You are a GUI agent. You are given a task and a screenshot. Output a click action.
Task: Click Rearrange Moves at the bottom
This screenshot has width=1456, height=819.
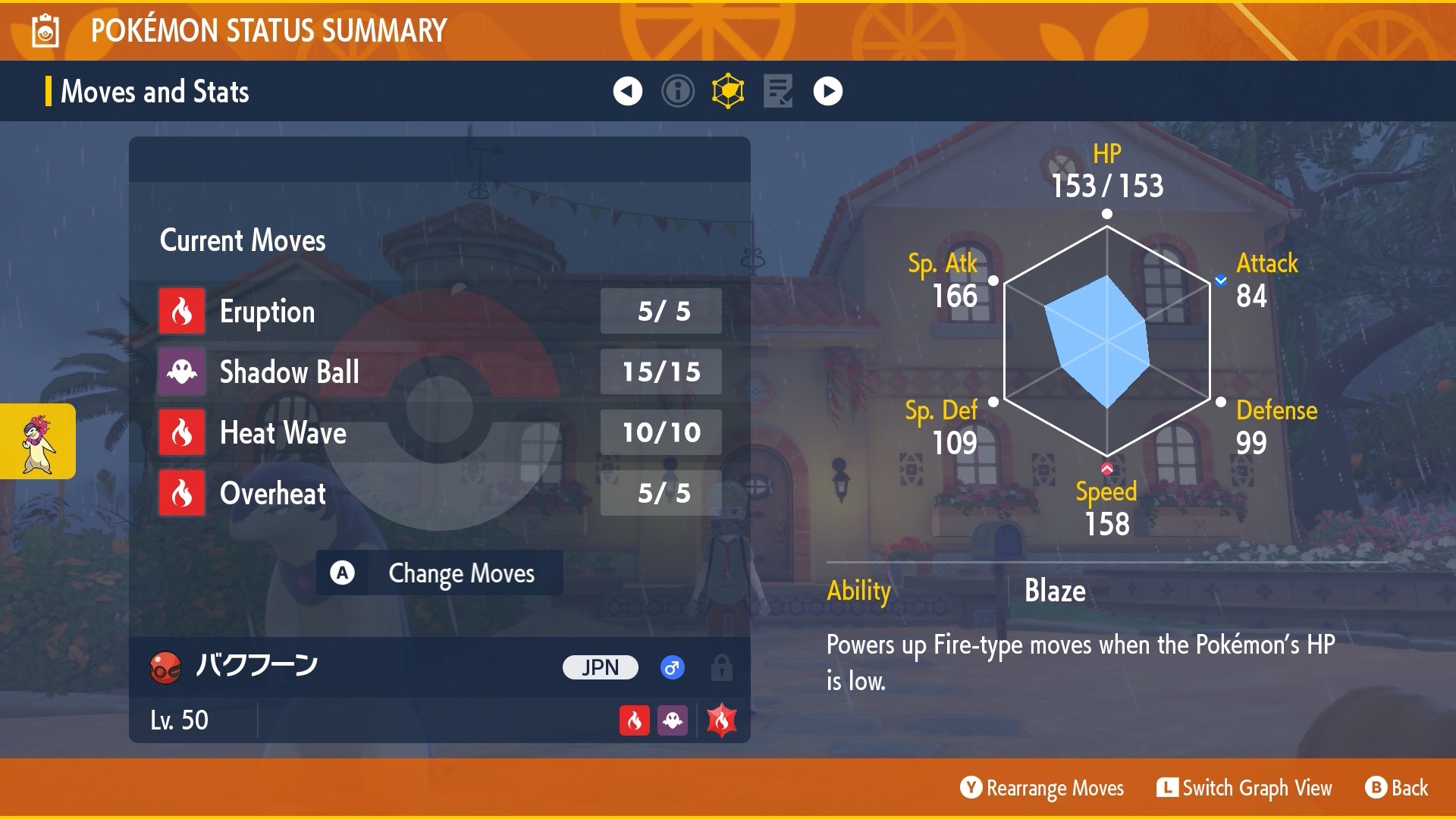tap(1042, 788)
